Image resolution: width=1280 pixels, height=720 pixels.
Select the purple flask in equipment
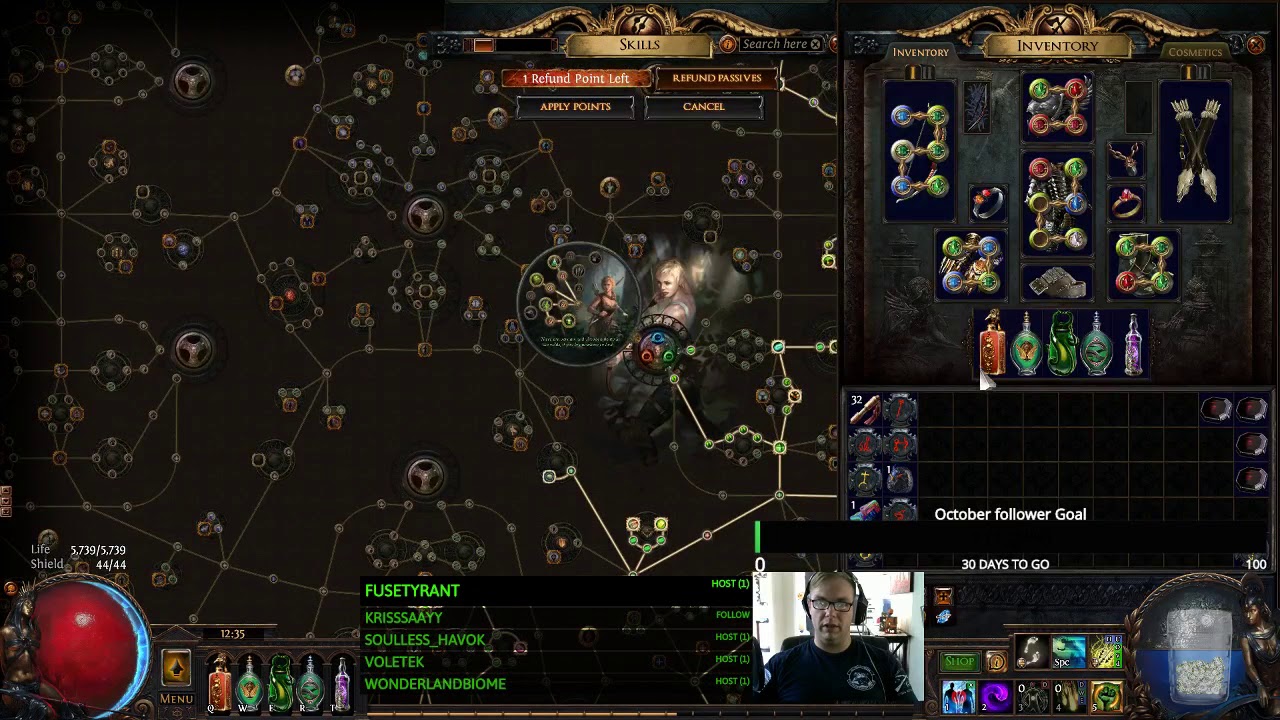pos(1132,346)
